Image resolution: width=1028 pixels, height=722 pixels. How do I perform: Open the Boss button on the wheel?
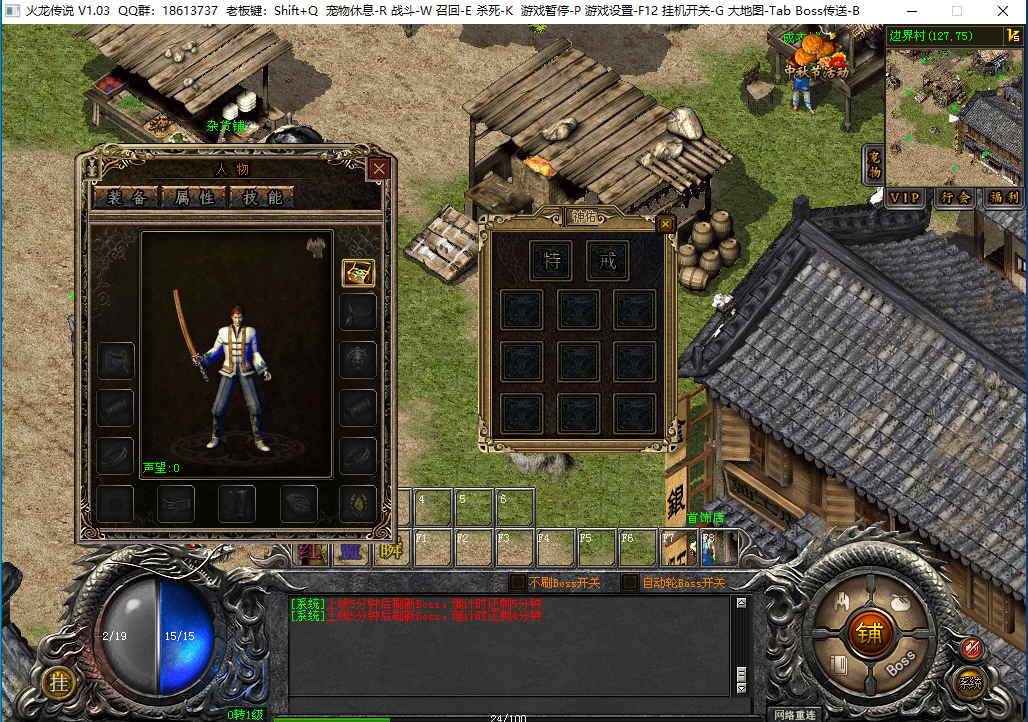click(900, 662)
